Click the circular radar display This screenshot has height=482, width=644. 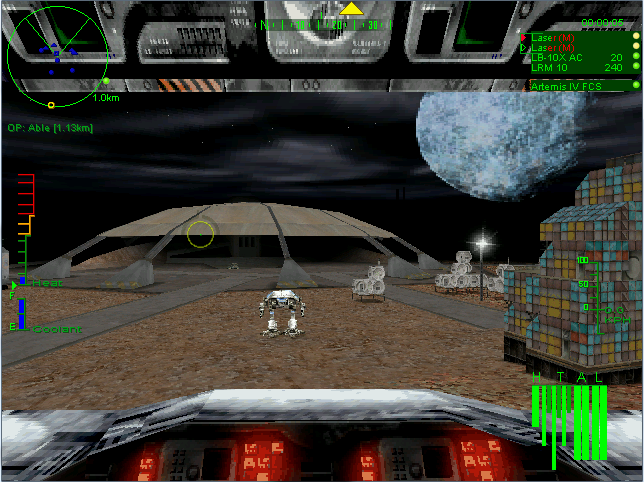(x=57, y=48)
